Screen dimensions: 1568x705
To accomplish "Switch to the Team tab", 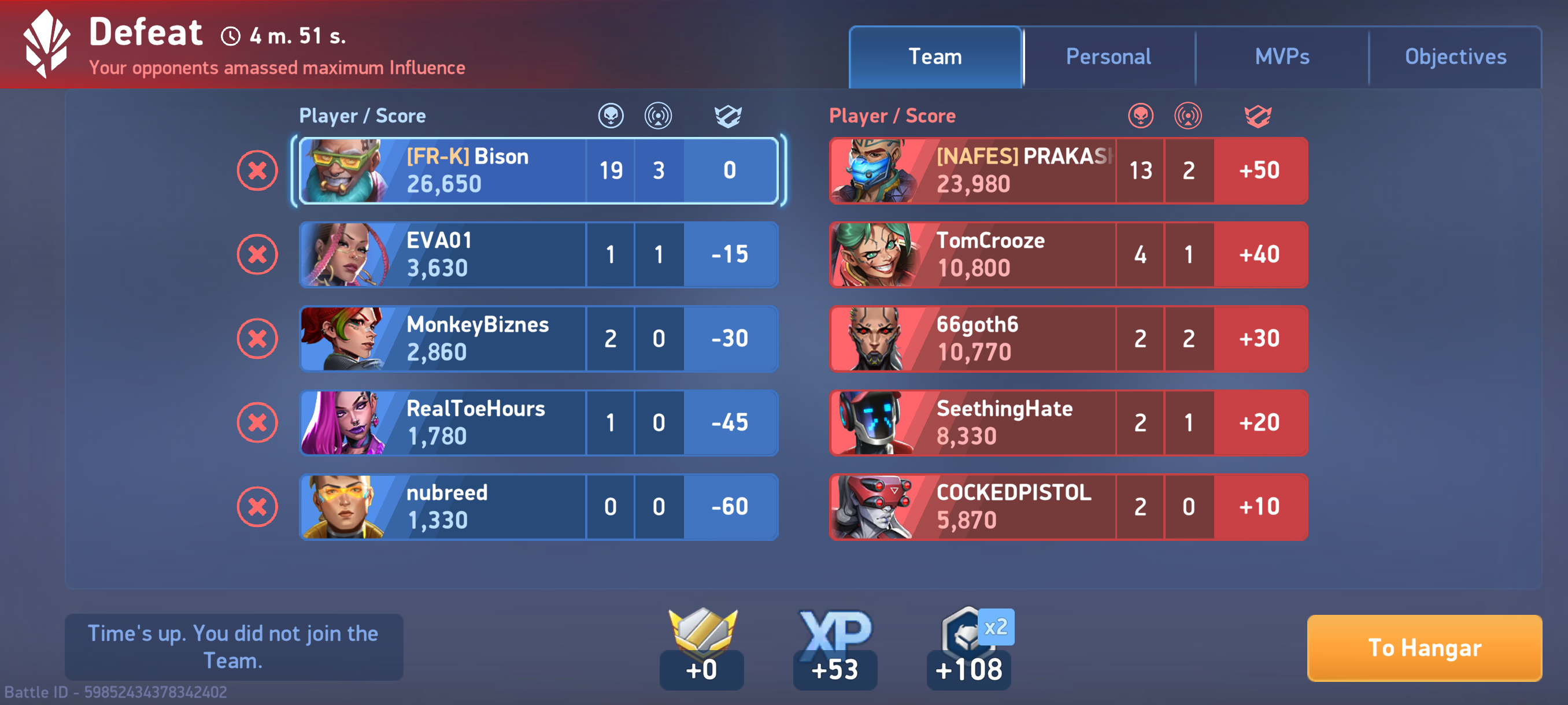I will tap(935, 57).
